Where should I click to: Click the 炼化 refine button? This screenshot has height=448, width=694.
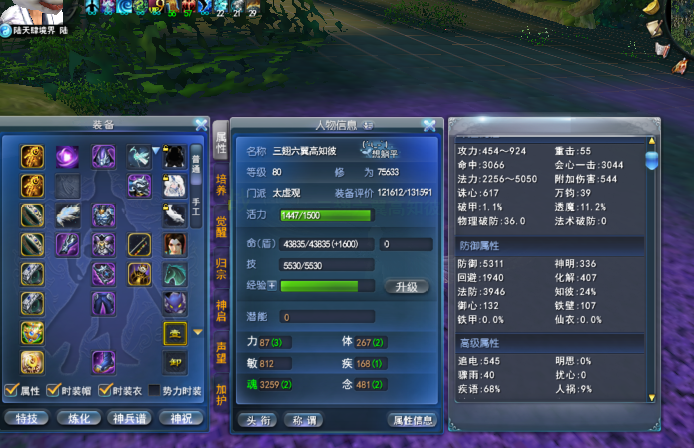click(78, 418)
